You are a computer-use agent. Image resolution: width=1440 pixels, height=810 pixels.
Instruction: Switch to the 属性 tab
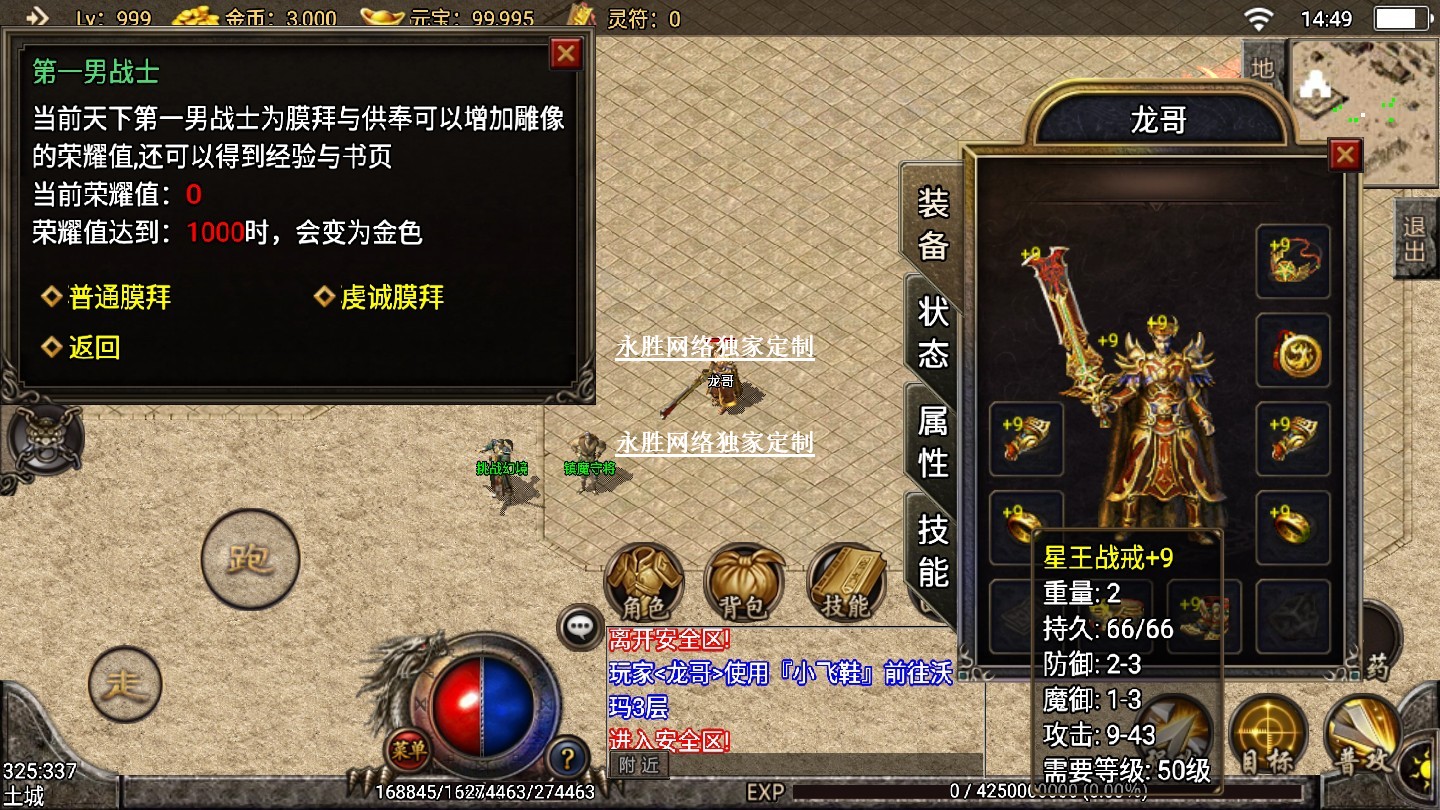(x=932, y=441)
